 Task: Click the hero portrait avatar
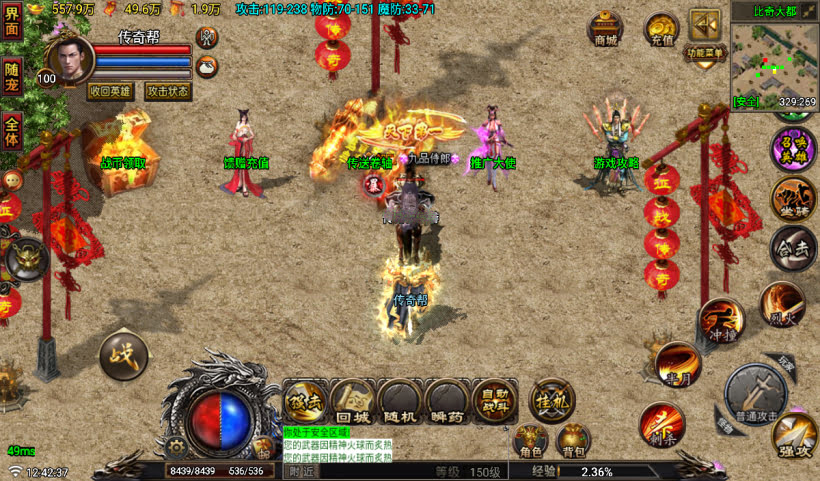click(69, 60)
